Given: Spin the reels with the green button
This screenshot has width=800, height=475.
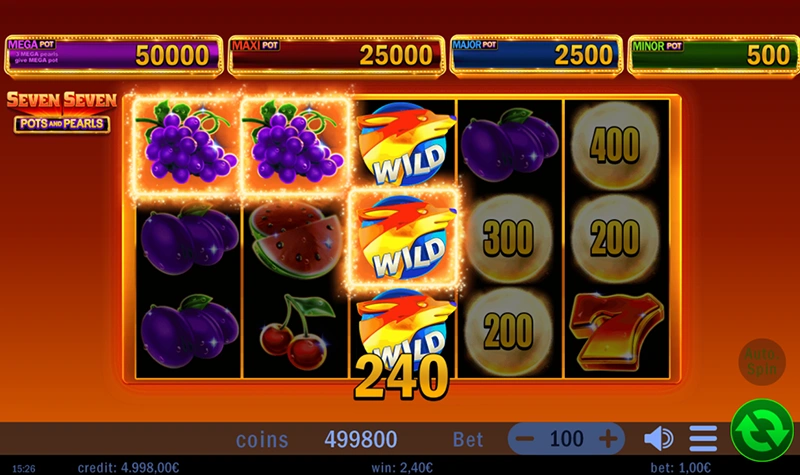Looking at the screenshot, I should pos(761,430).
